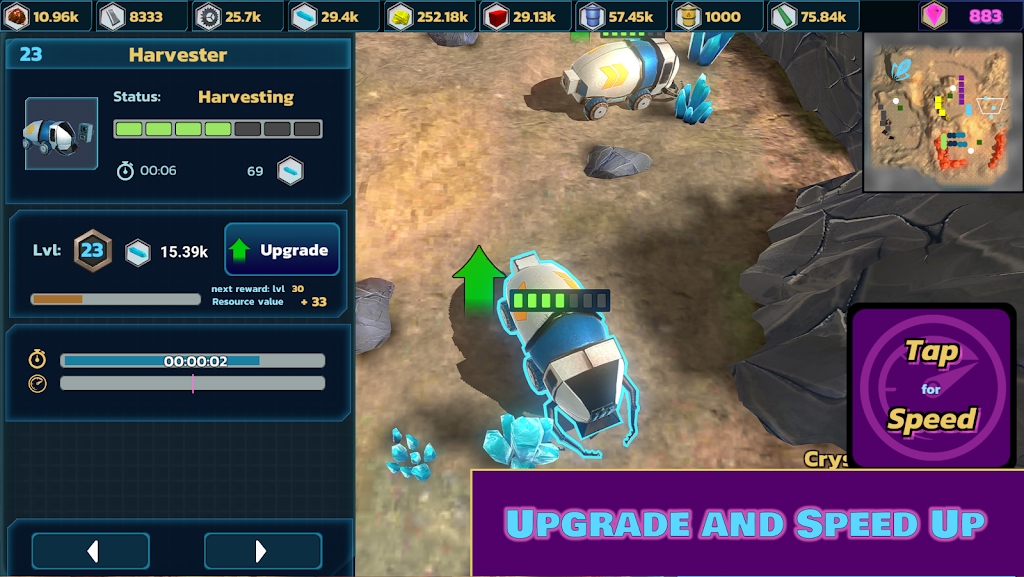Click the pink gem currency counter
The width and height of the screenshot is (1024, 577).
click(967, 16)
